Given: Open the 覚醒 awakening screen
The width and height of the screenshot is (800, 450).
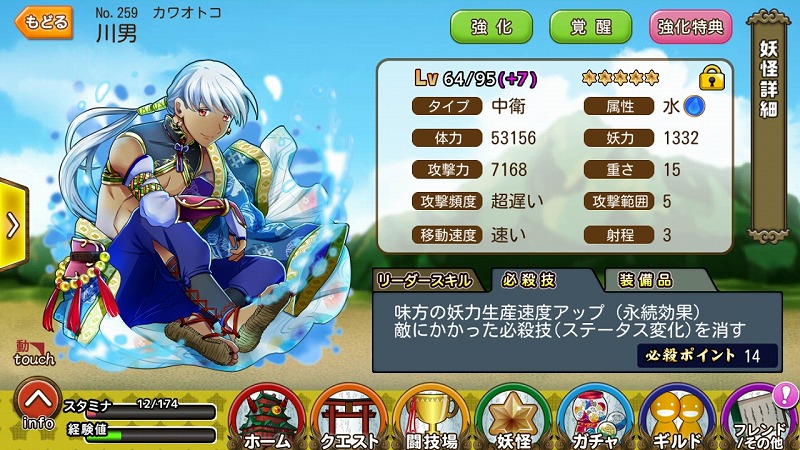Looking at the screenshot, I should 590,27.
